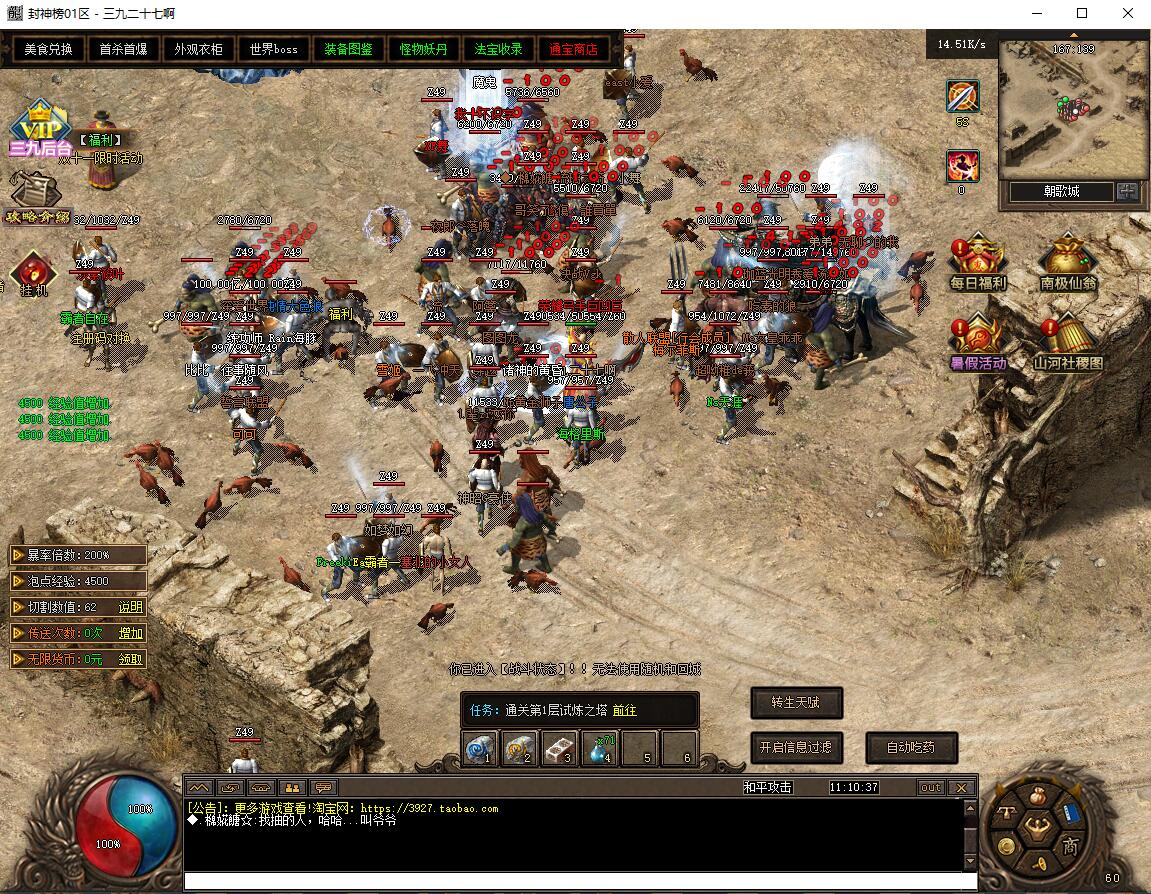Open the 世界boss menu

273,49
